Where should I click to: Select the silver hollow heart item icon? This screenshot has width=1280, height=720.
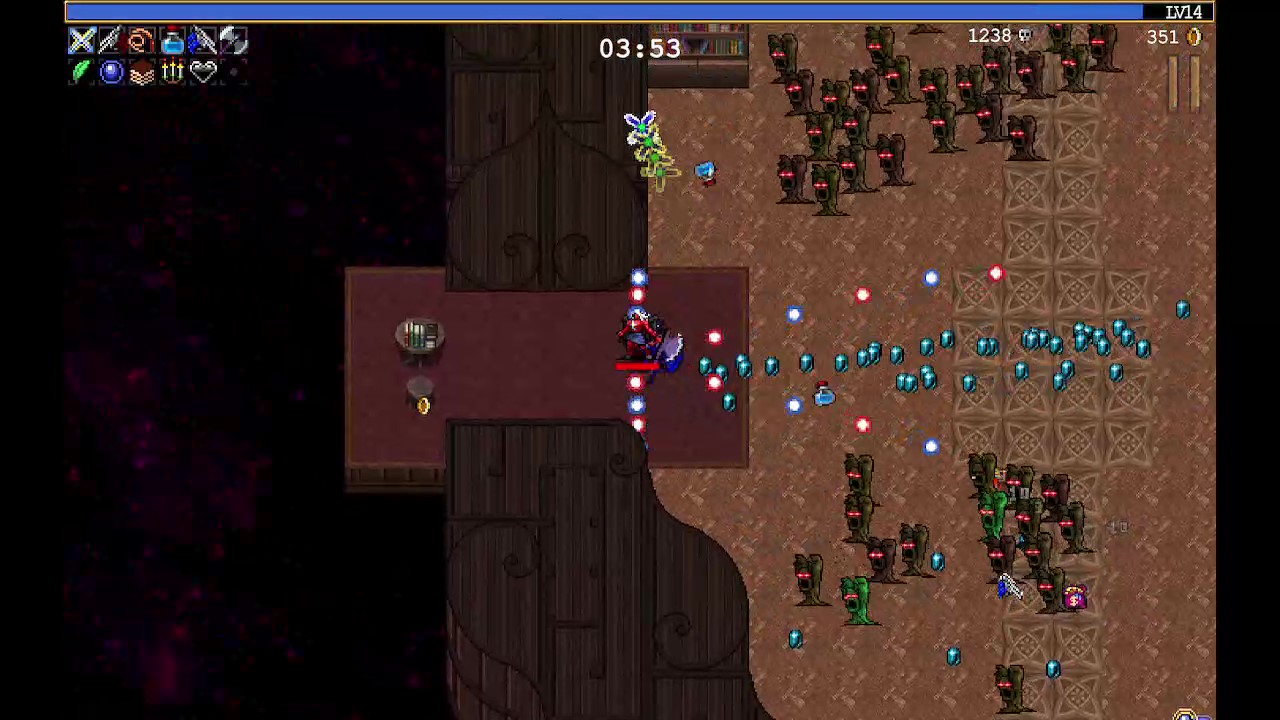point(203,72)
